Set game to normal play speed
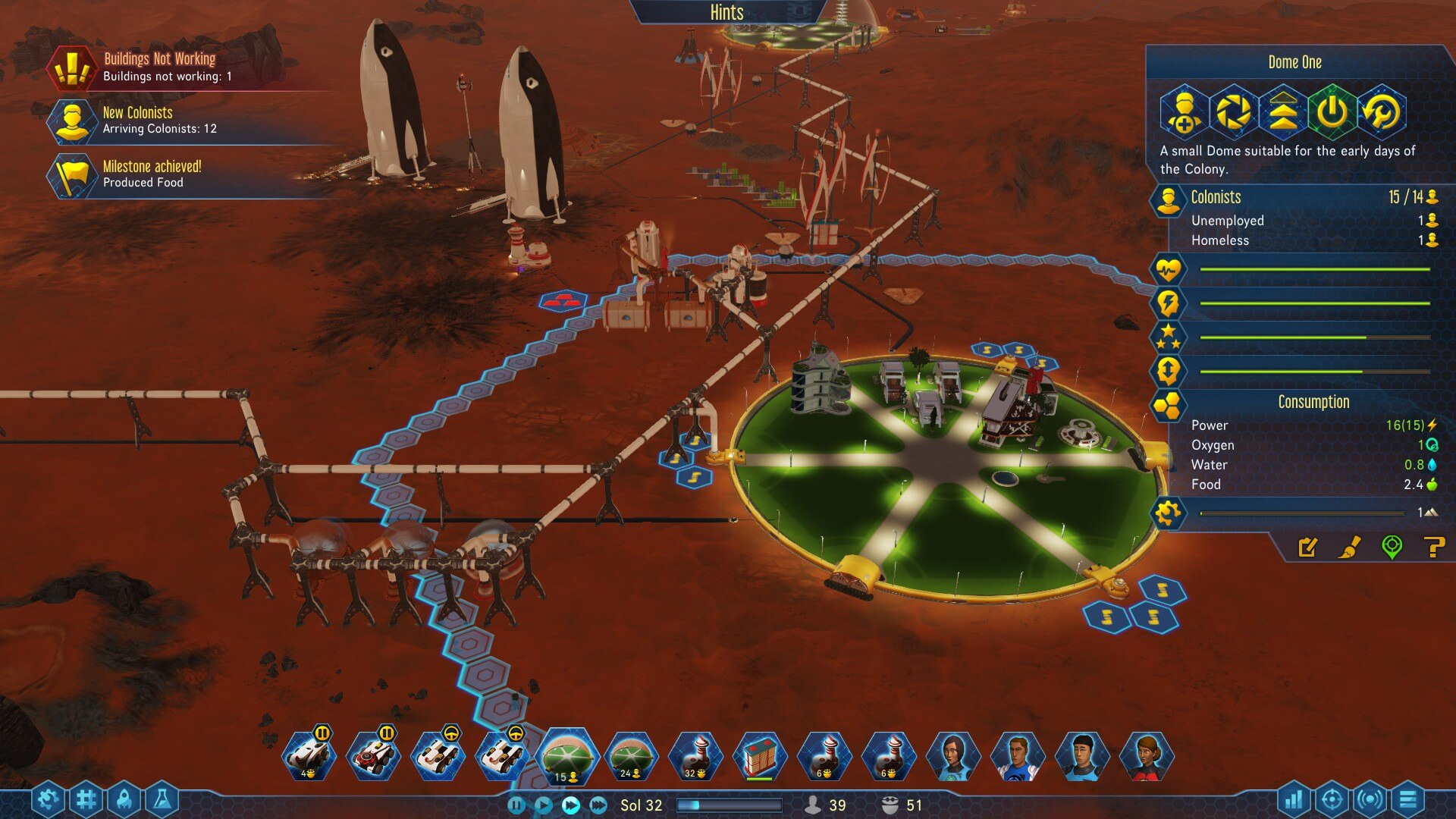The image size is (1456, 819). [544, 805]
